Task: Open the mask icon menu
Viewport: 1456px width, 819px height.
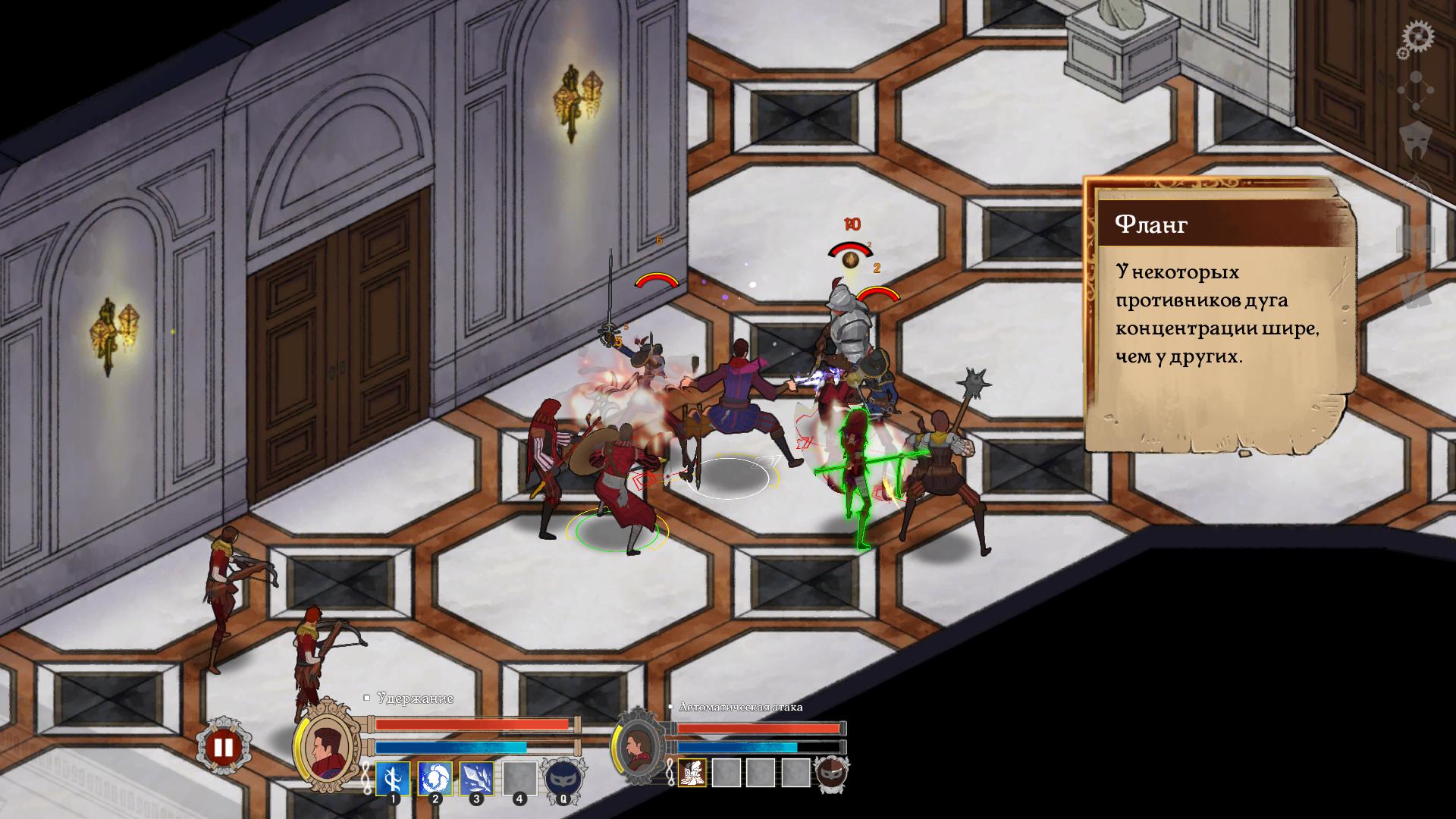Action: tap(1416, 142)
